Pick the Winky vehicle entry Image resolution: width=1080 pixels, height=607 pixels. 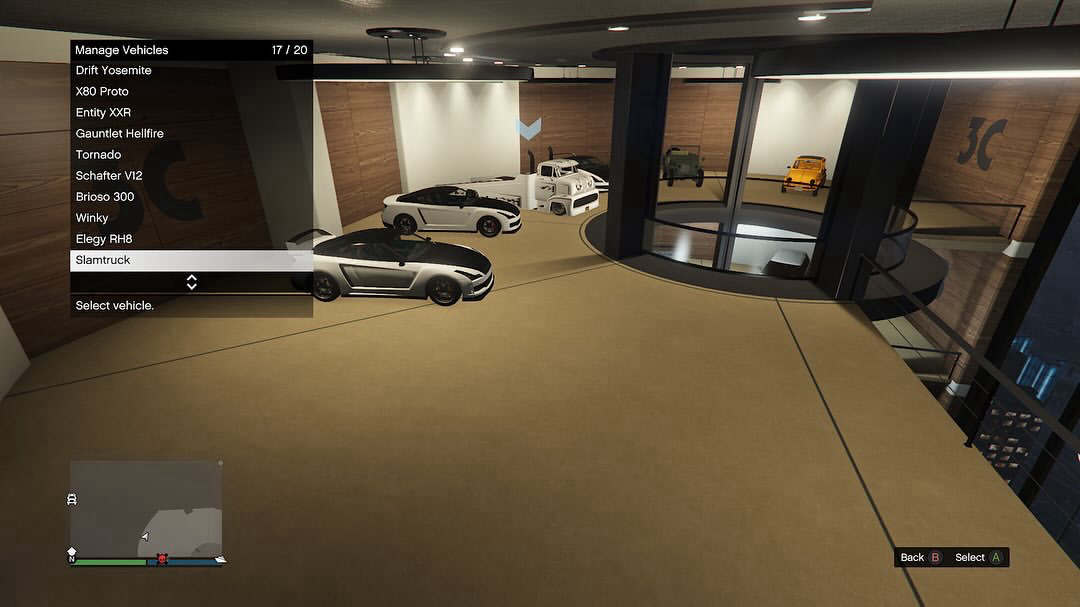191,218
